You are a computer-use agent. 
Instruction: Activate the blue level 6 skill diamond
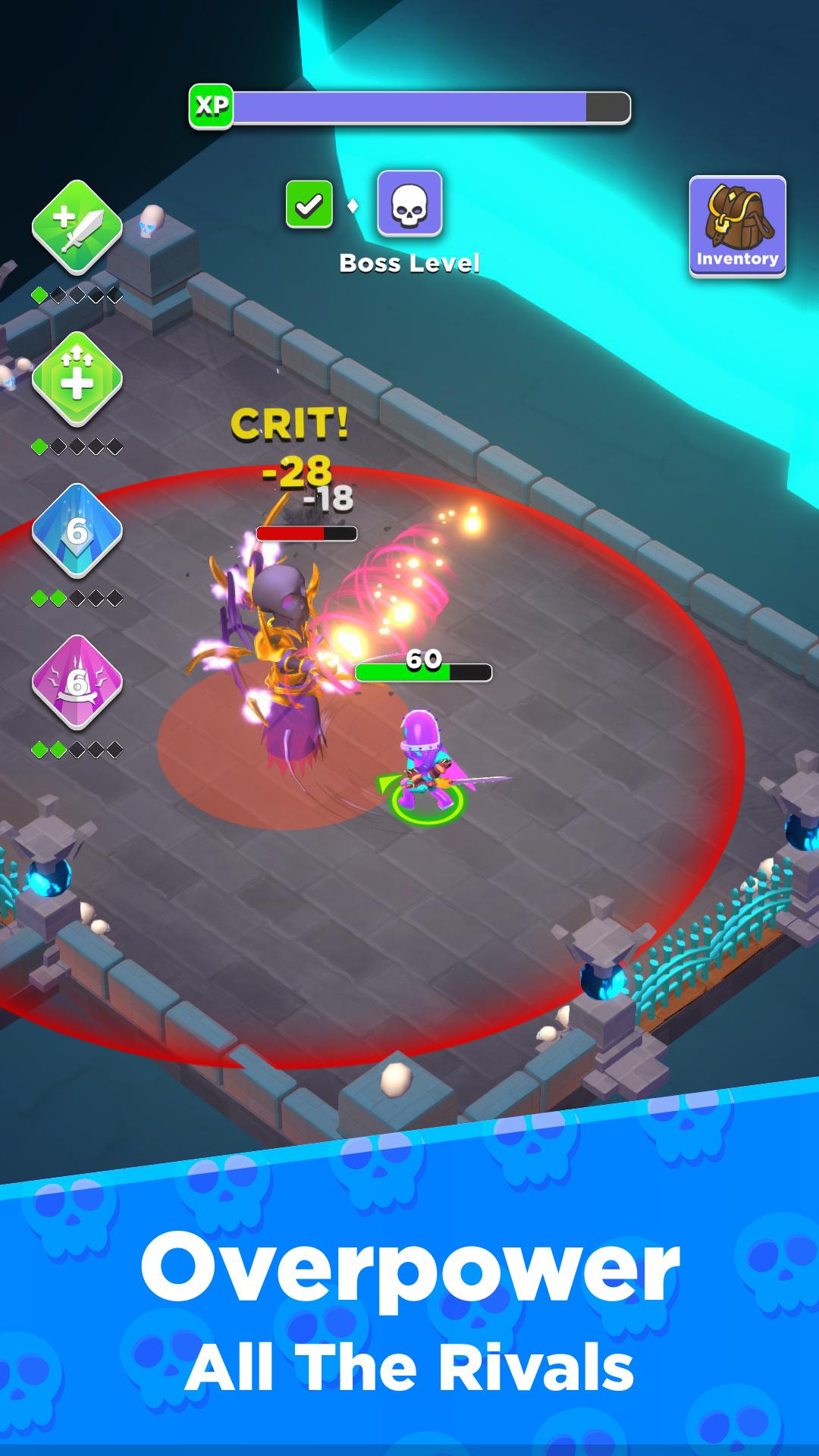pos(77,530)
